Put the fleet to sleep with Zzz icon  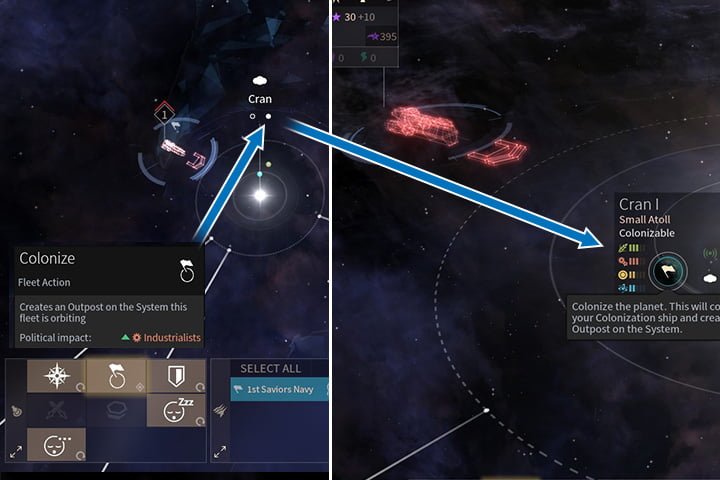coord(176,409)
